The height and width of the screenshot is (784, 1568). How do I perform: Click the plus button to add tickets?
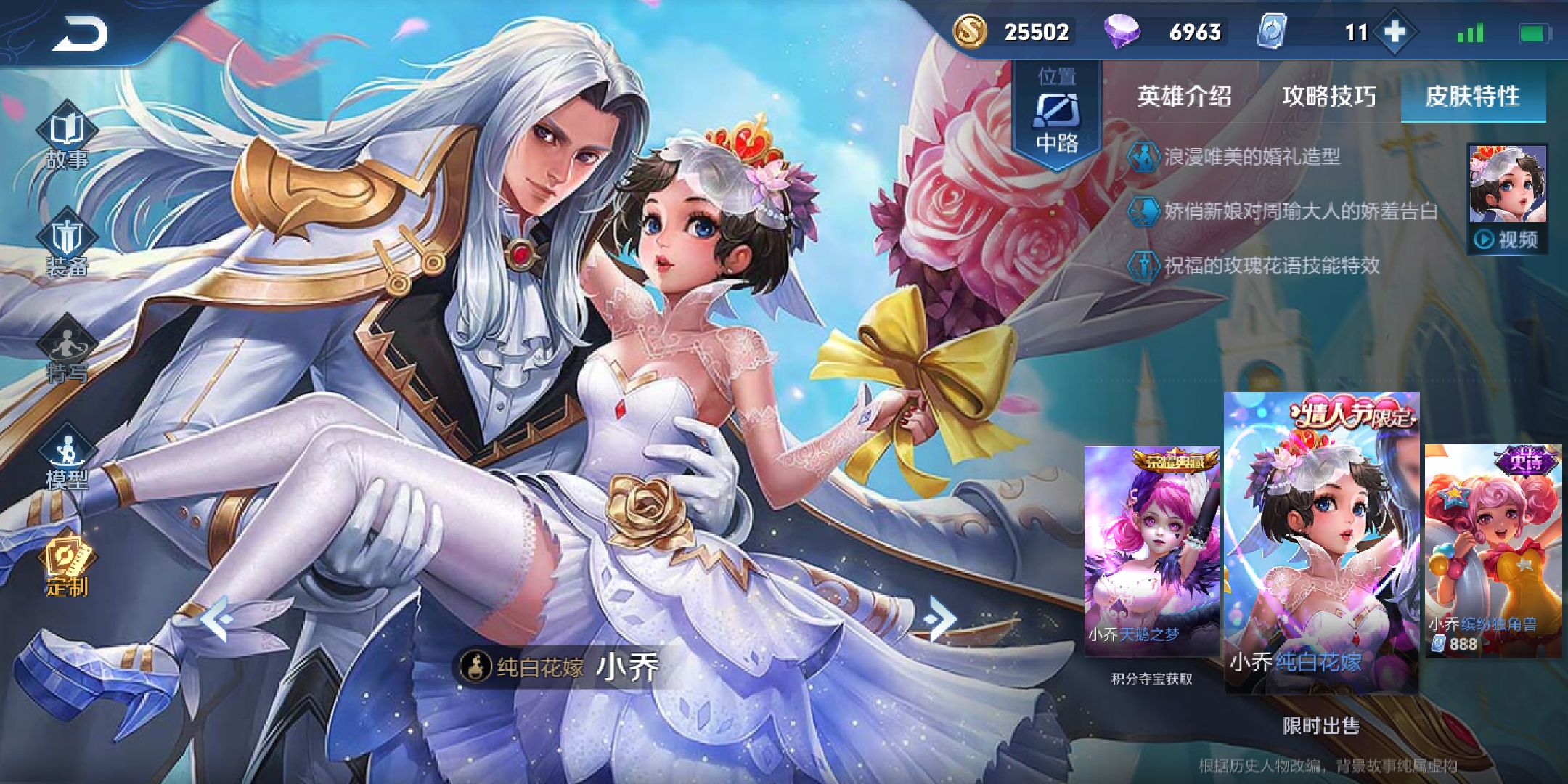coord(1395,32)
